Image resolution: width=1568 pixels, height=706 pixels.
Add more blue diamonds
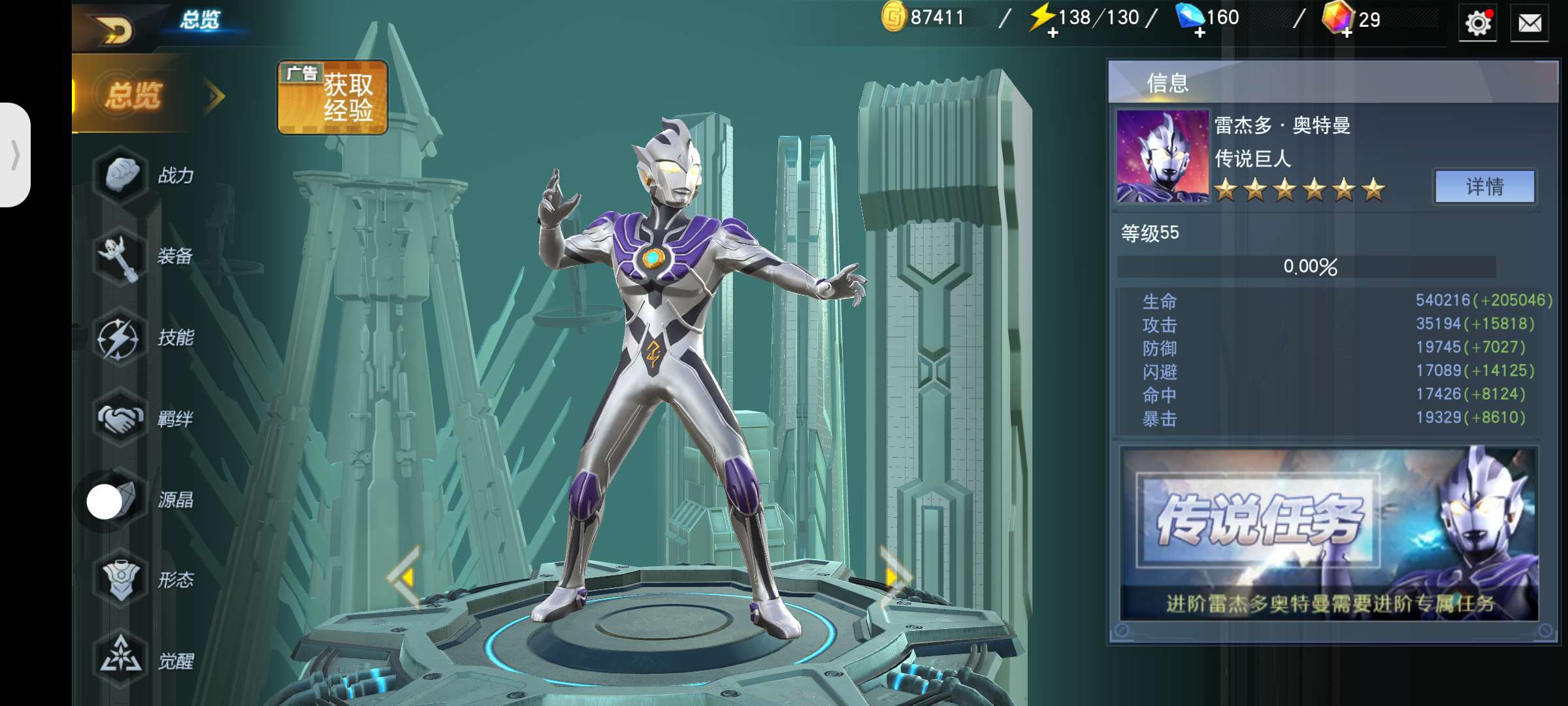1200,33
